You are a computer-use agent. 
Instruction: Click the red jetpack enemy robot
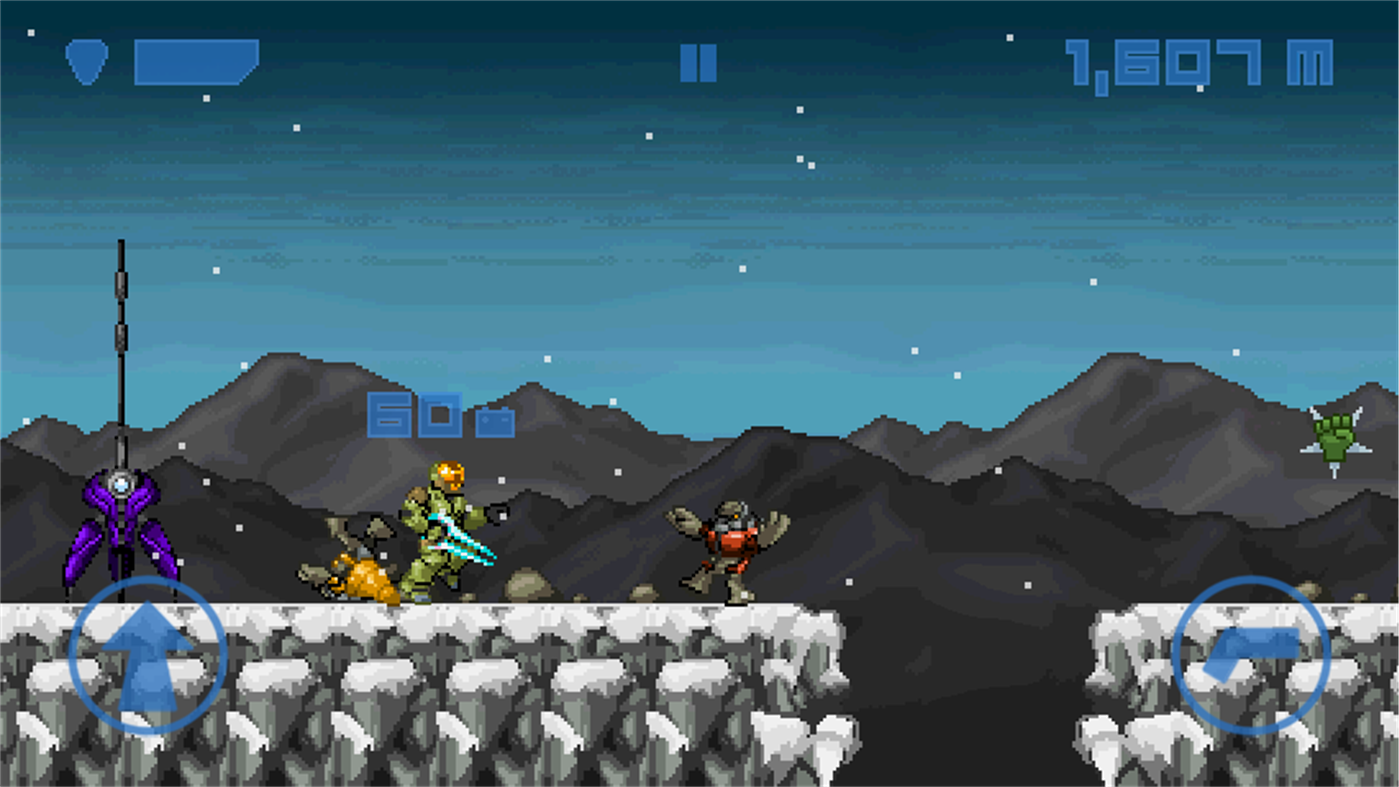click(730, 545)
